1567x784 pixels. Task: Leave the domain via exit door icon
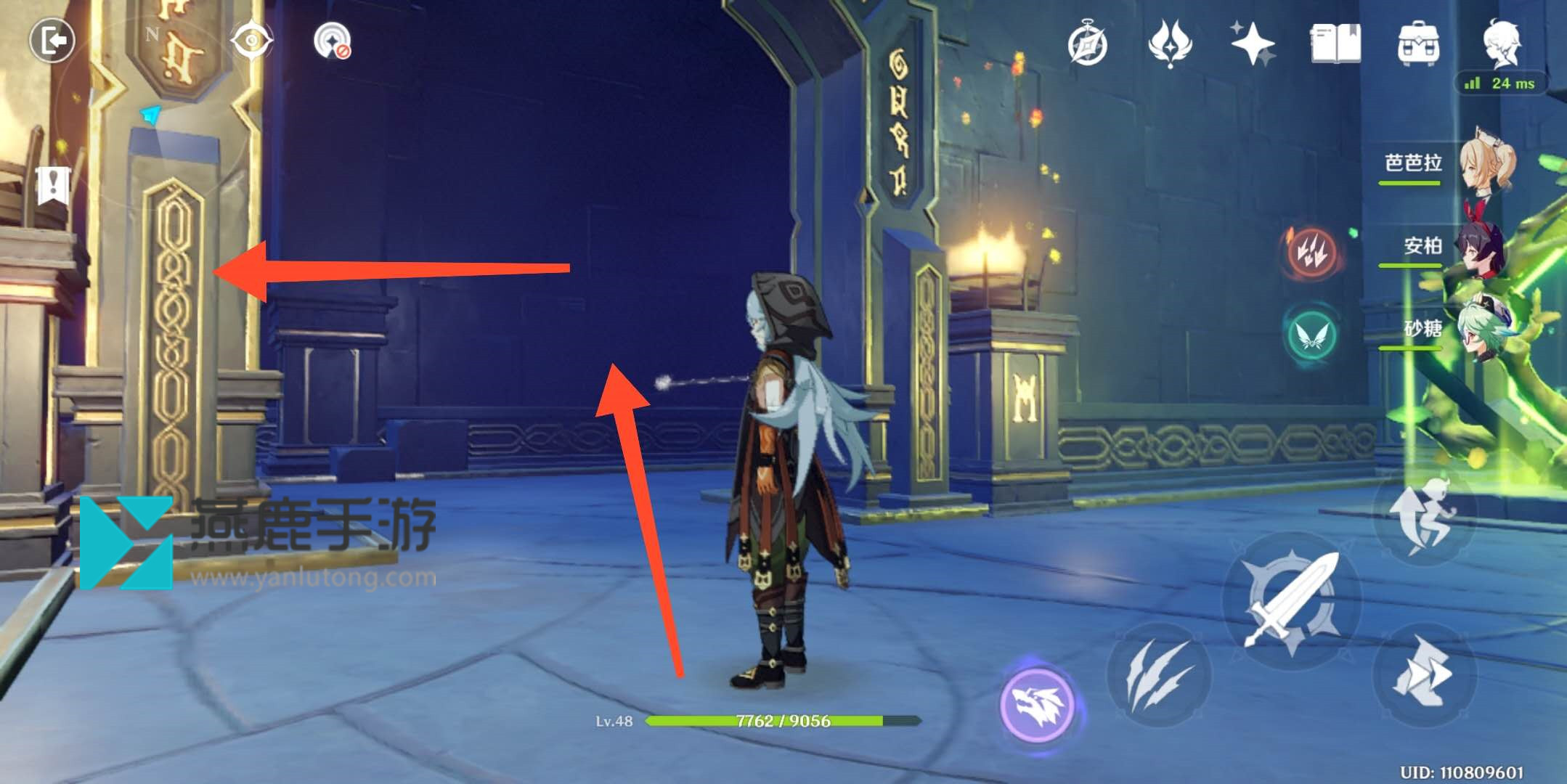click(52, 40)
